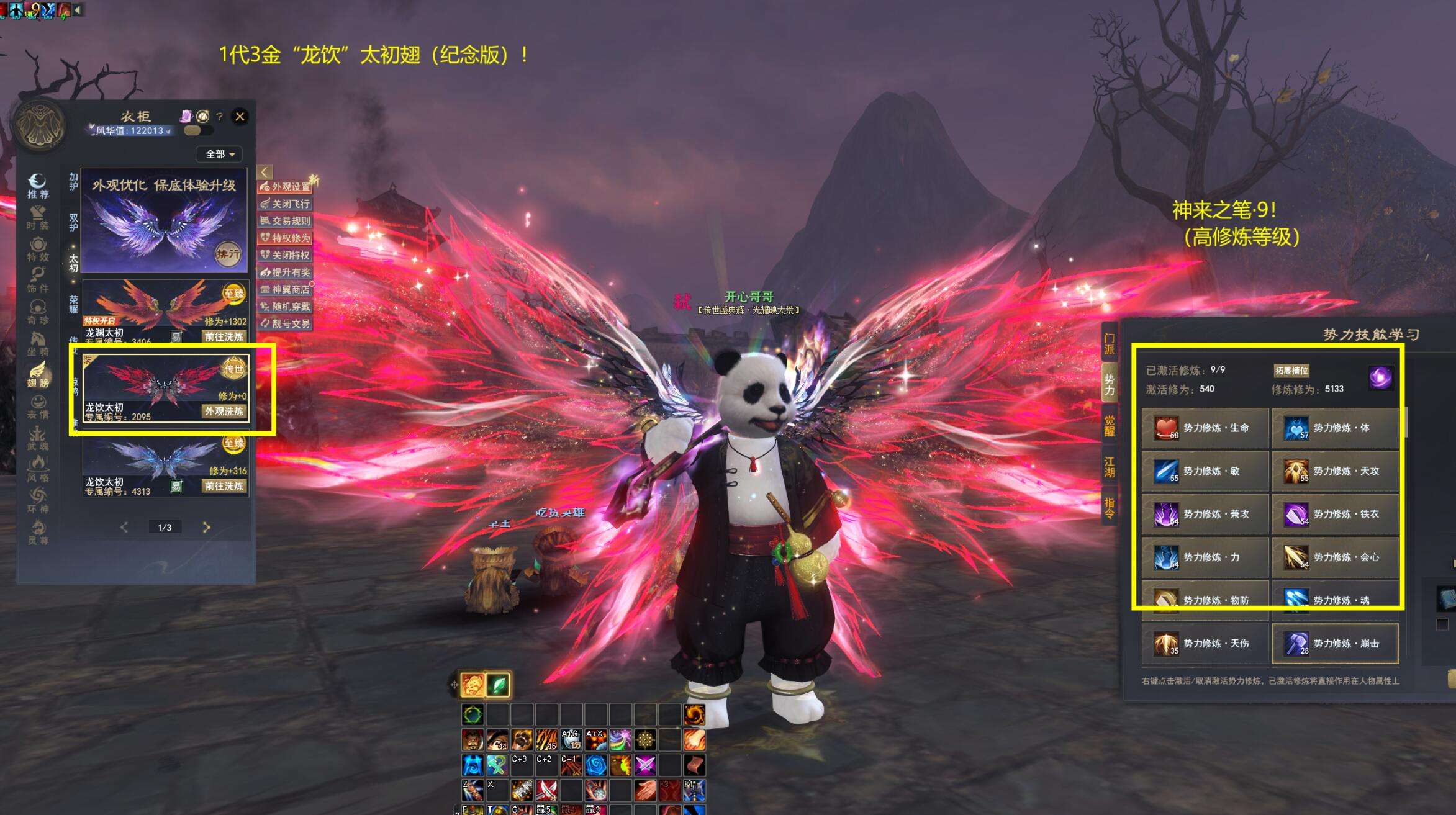The image size is (1456, 815).
Task: Close the 衣柜 wardrobe panel
Action: (240, 116)
